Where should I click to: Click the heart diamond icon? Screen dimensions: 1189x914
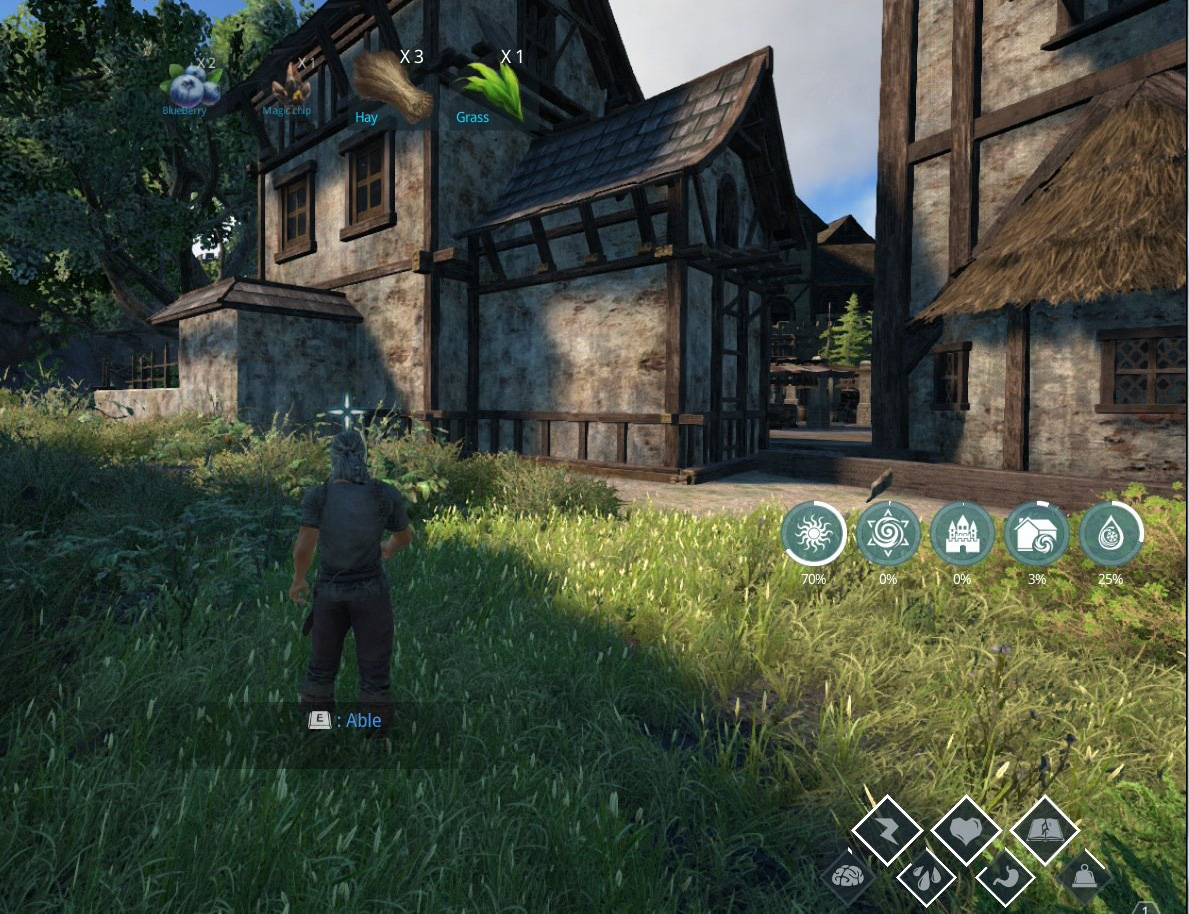(966, 830)
